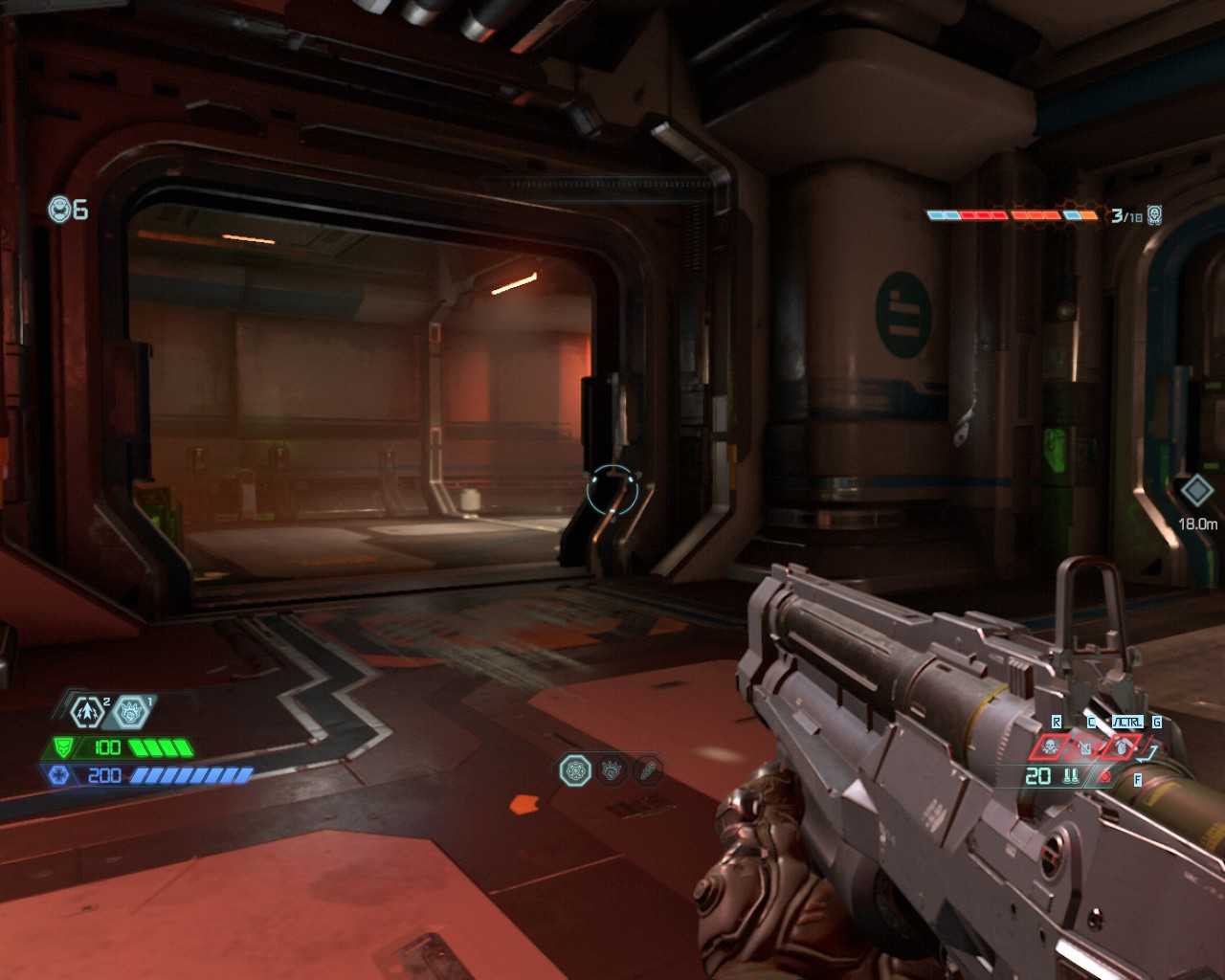This screenshot has width=1225, height=980.
Task: Click the blue health cross icon
Action: tap(57, 775)
